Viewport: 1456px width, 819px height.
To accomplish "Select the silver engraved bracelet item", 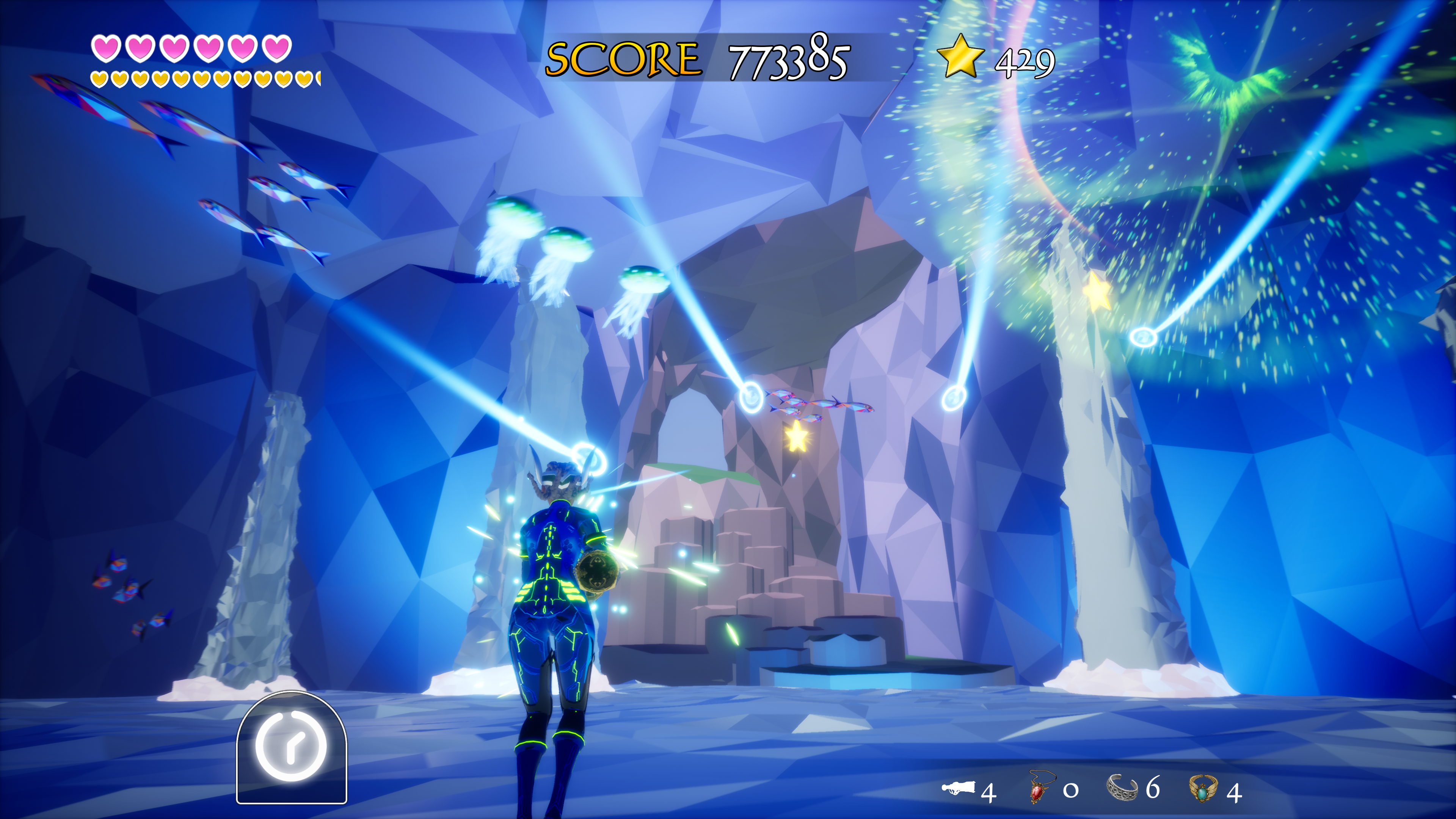I will click(1122, 787).
